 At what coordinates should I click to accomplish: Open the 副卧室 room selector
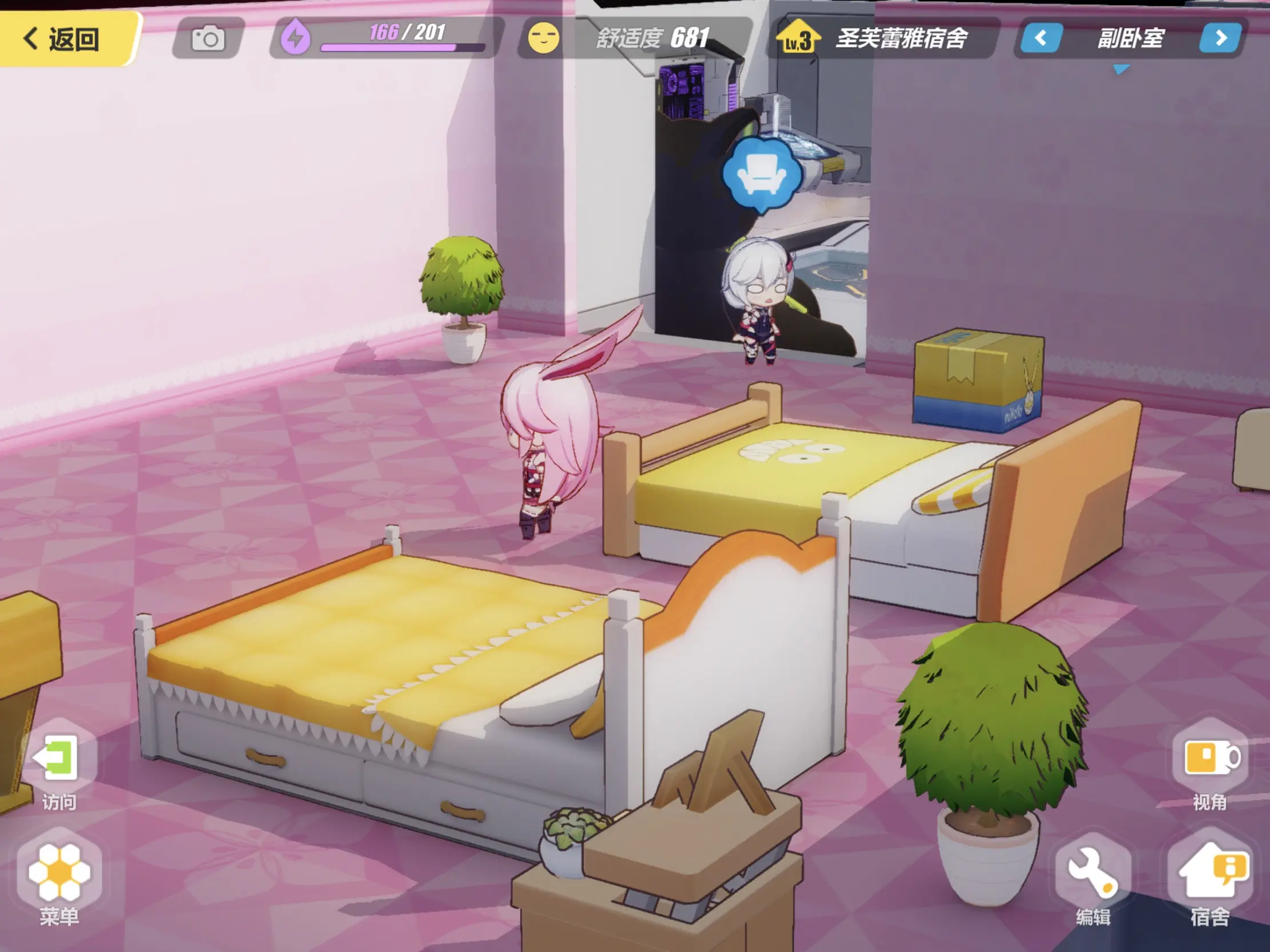[1130, 38]
